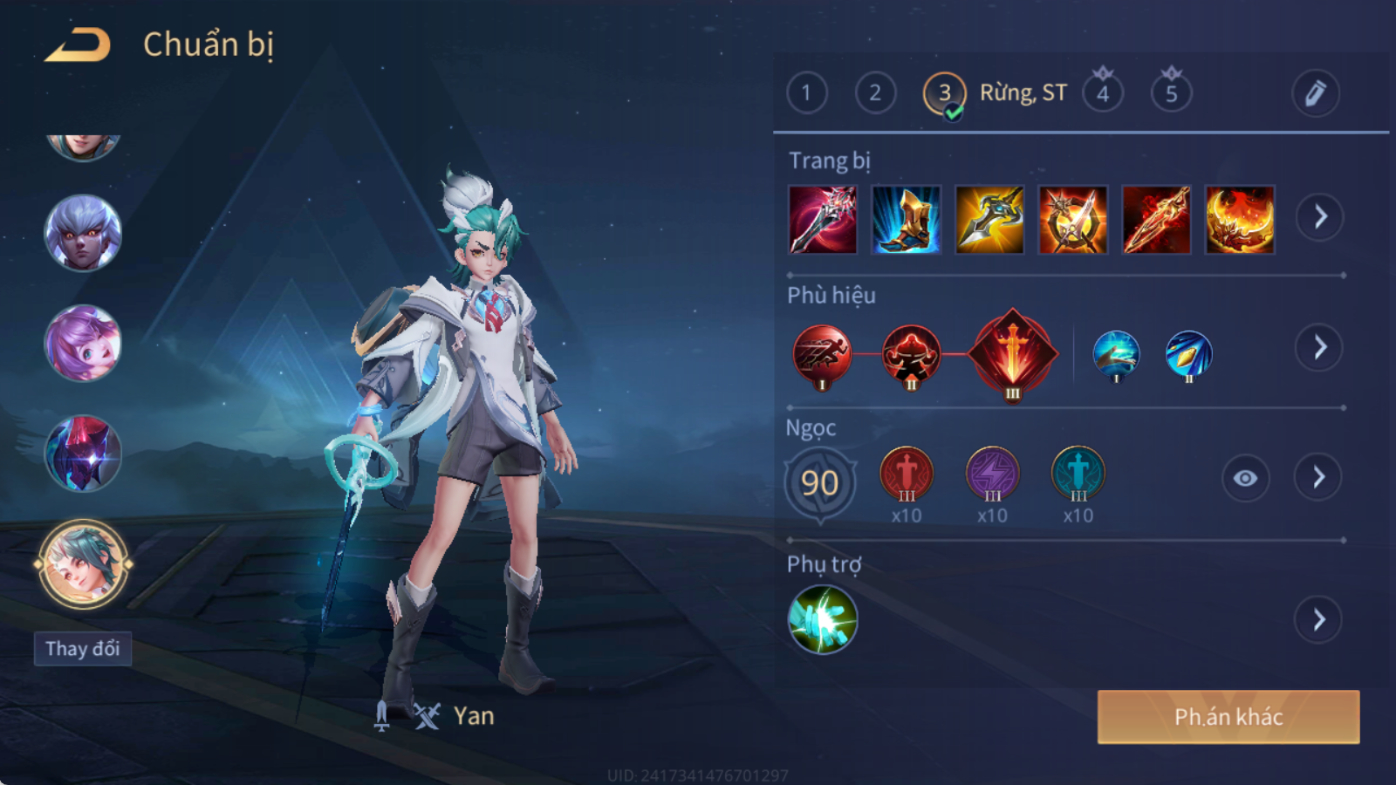Toggle the eye icon to view gem stats

[1245, 478]
